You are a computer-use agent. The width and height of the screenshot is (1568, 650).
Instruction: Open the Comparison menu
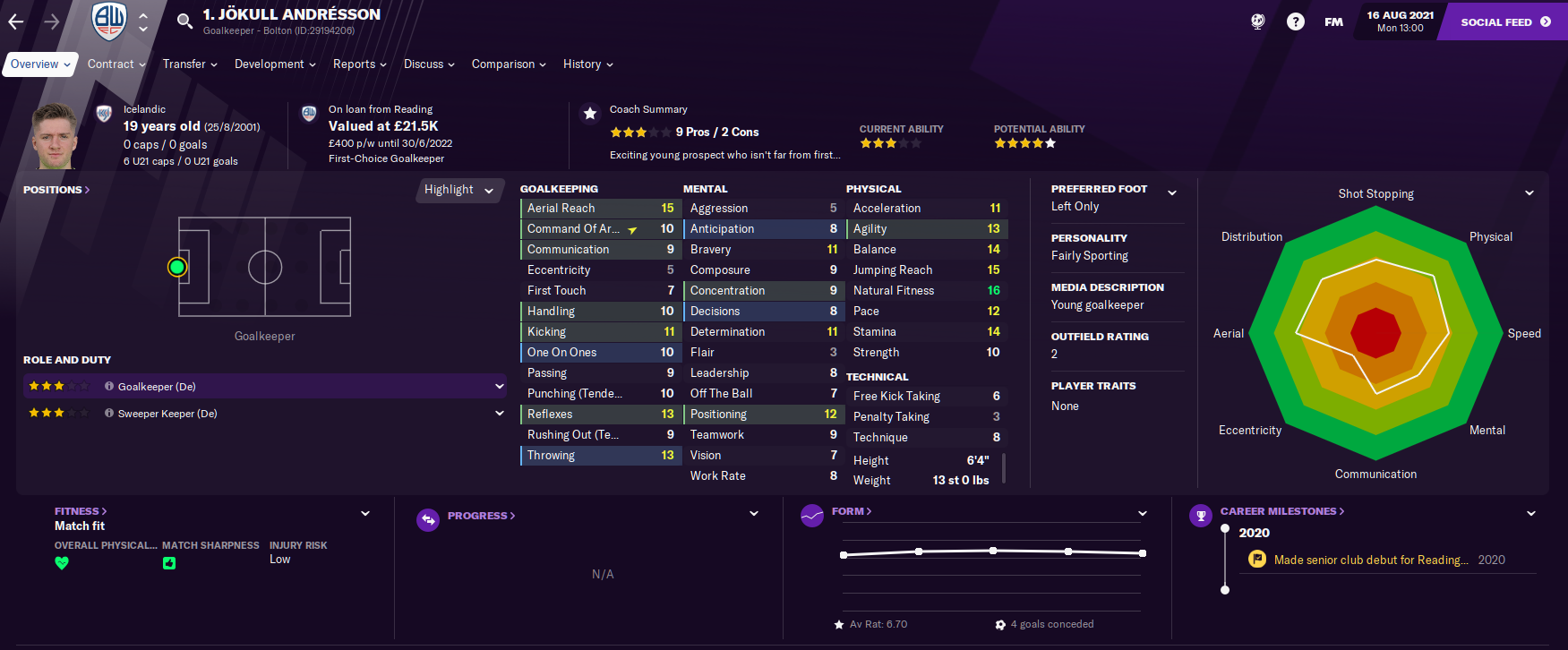(x=509, y=64)
